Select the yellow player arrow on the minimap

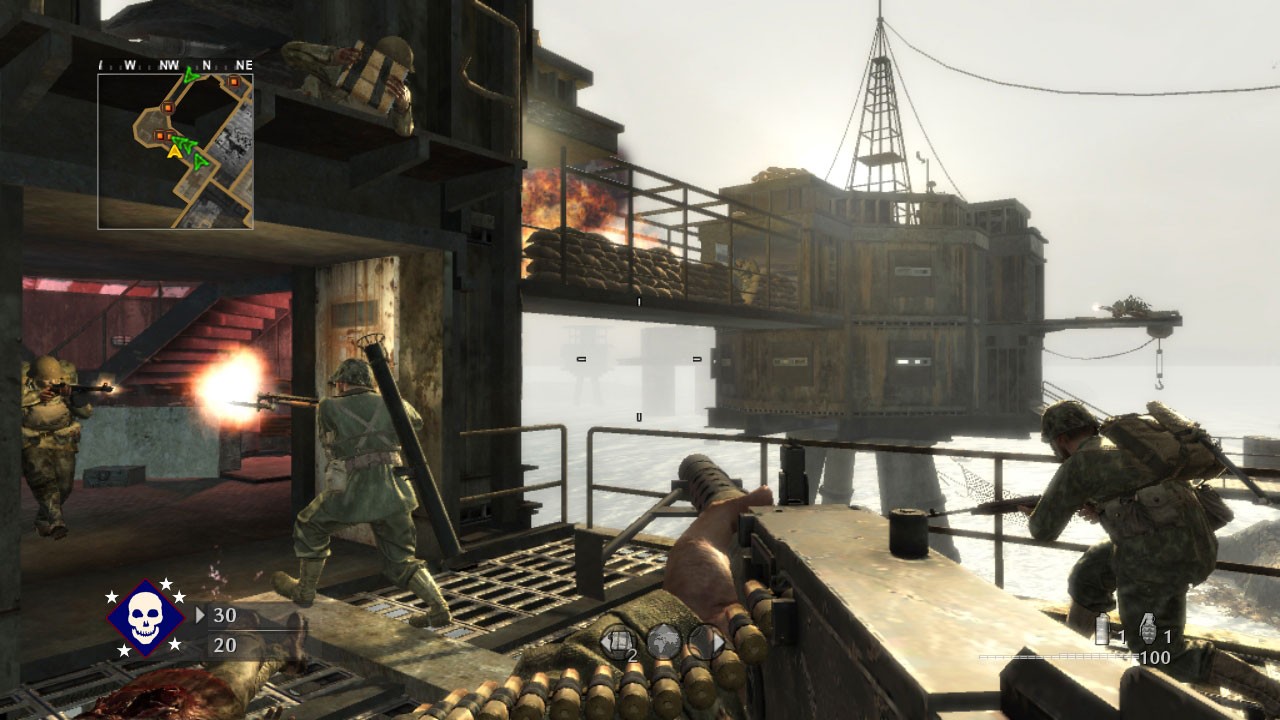175,151
